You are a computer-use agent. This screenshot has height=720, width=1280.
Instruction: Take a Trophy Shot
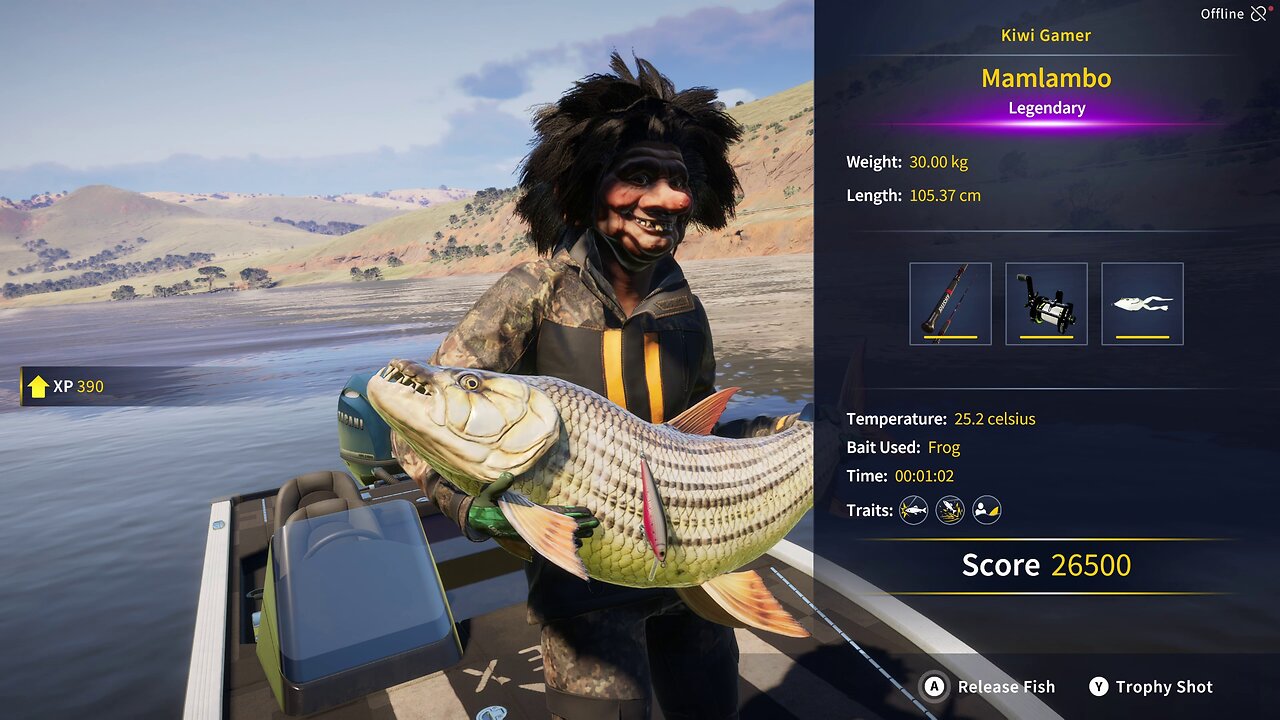coord(1151,687)
